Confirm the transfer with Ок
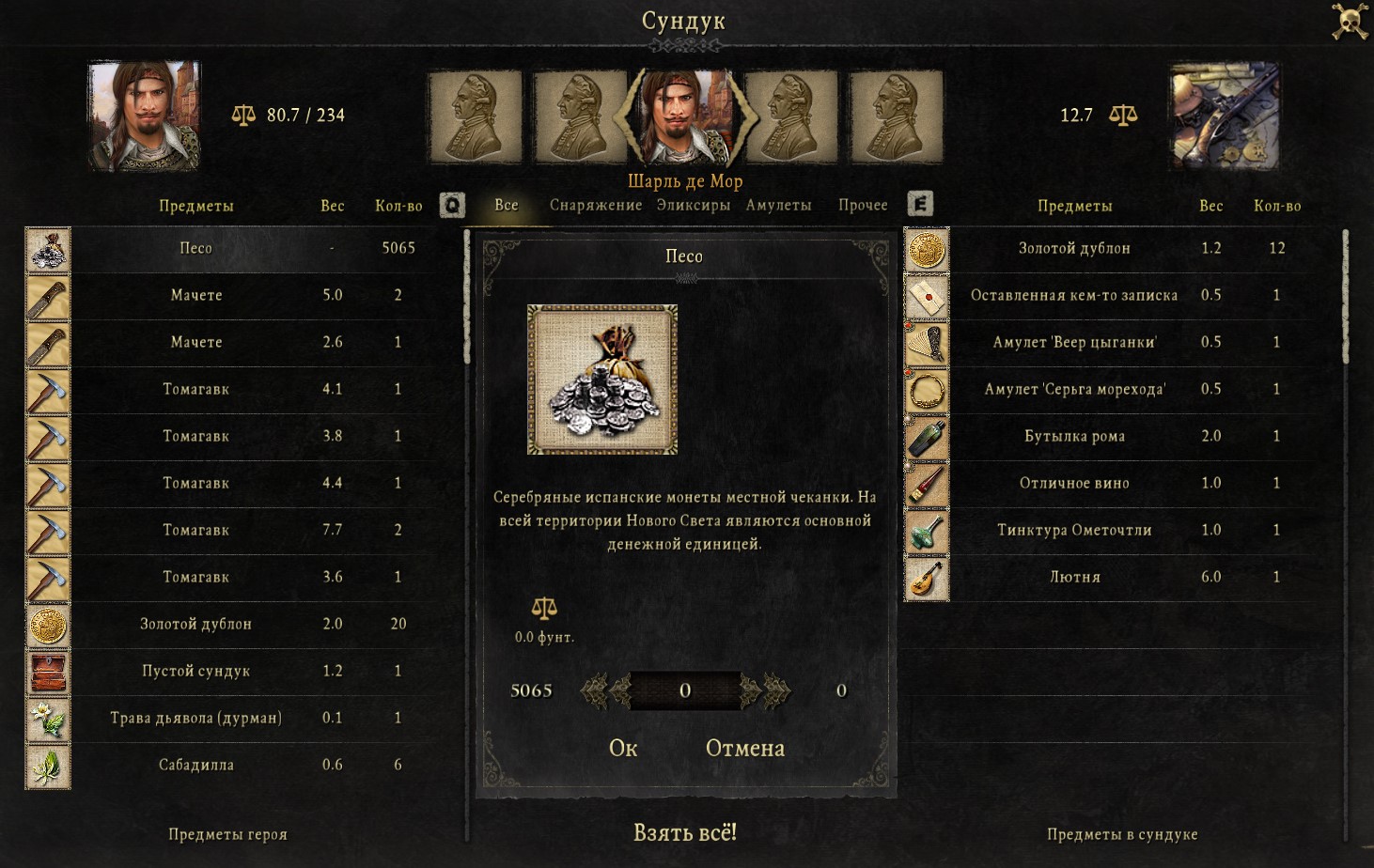This screenshot has height=868, width=1374. point(622,748)
